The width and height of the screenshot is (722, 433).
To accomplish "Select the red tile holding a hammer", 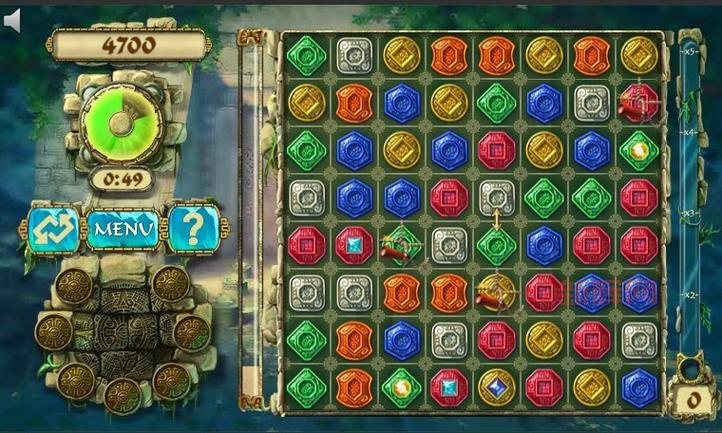I will (638, 101).
